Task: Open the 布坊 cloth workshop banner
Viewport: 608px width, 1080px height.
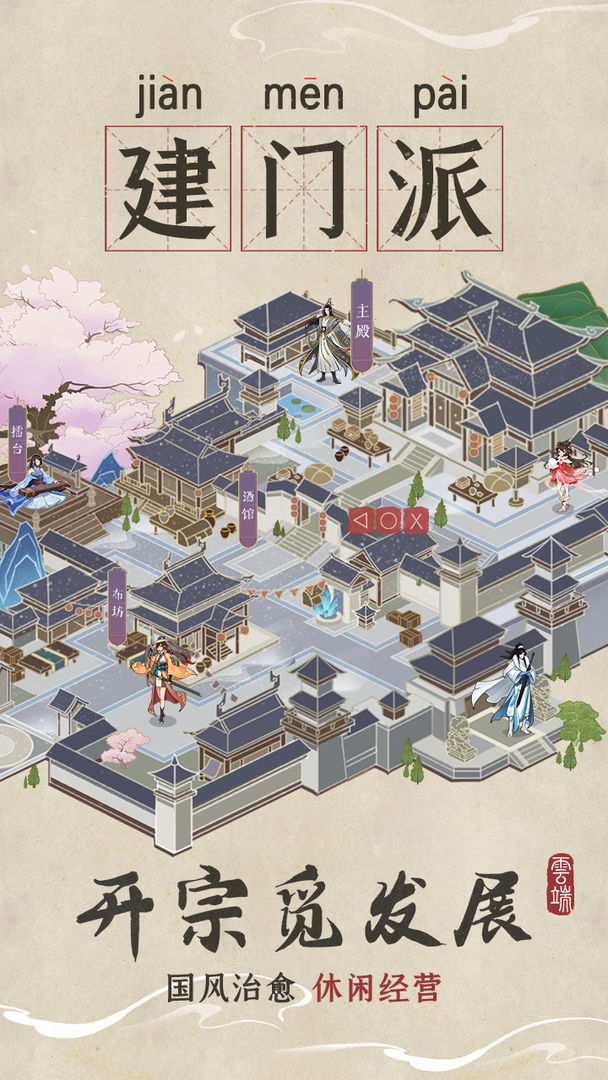Action: (117, 604)
